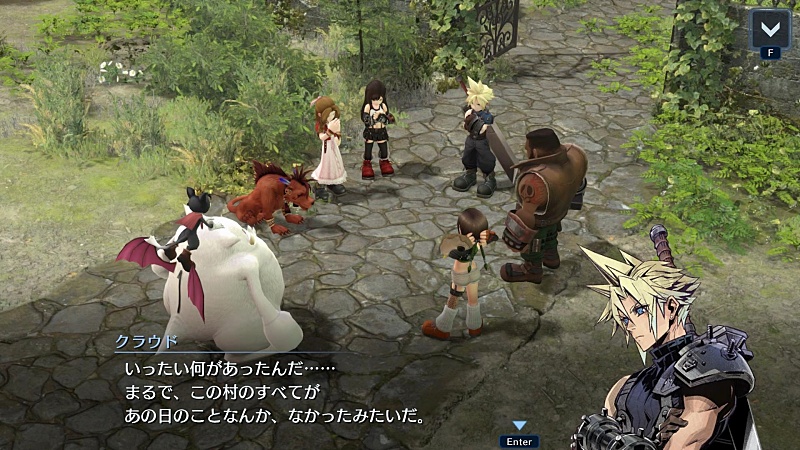The image size is (800, 450).
Task: Expand the chevron menu button in the corner
Action: [770, 27]
